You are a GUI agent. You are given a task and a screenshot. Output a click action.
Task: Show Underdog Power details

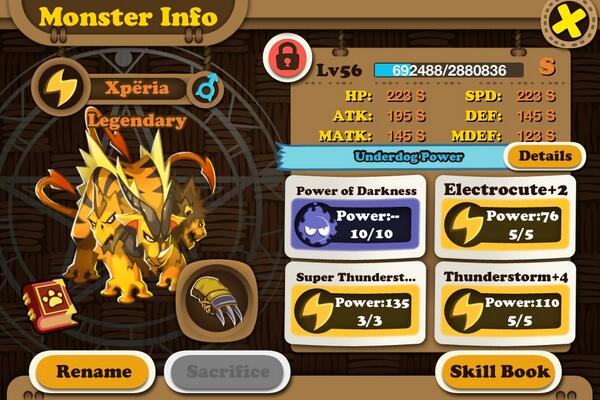pos(545,156)
